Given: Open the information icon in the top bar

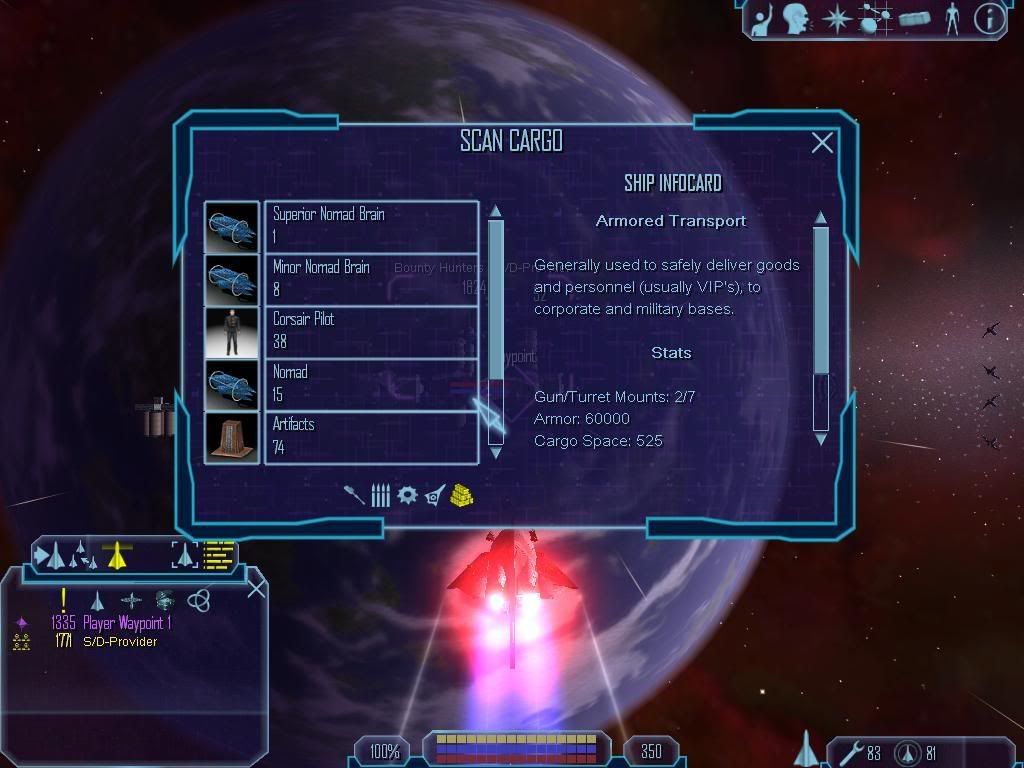Looking at the screenshot, I should (x=989, y=19).
